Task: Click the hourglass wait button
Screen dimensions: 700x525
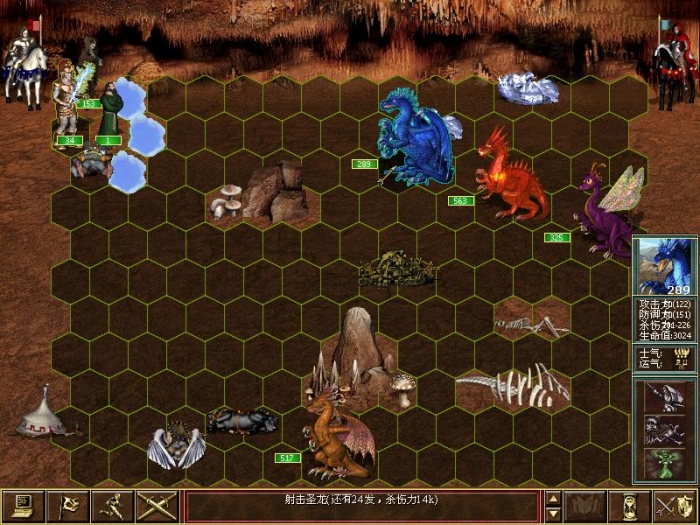Action: click(x=630, y=506)
